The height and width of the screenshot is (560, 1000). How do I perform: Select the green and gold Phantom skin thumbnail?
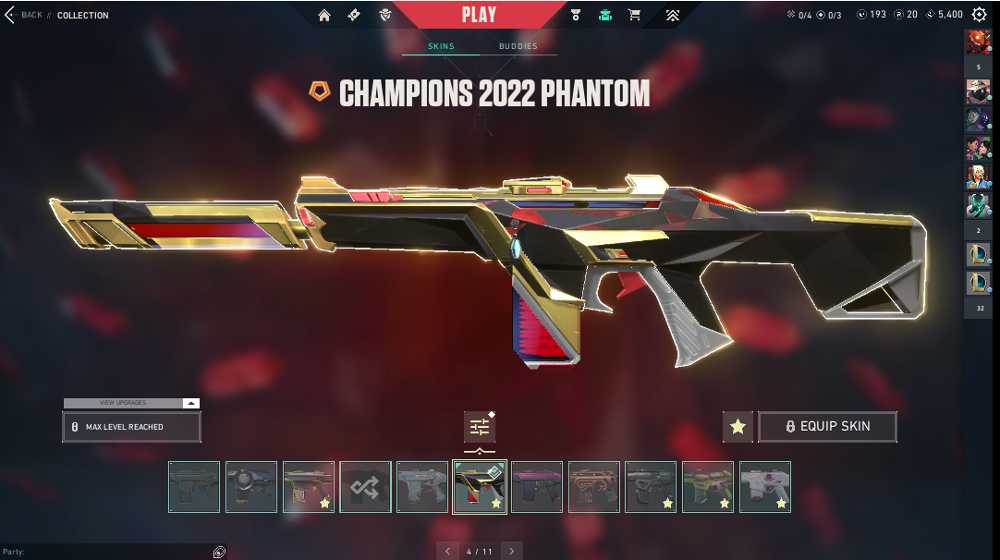[x=708, y=487]
